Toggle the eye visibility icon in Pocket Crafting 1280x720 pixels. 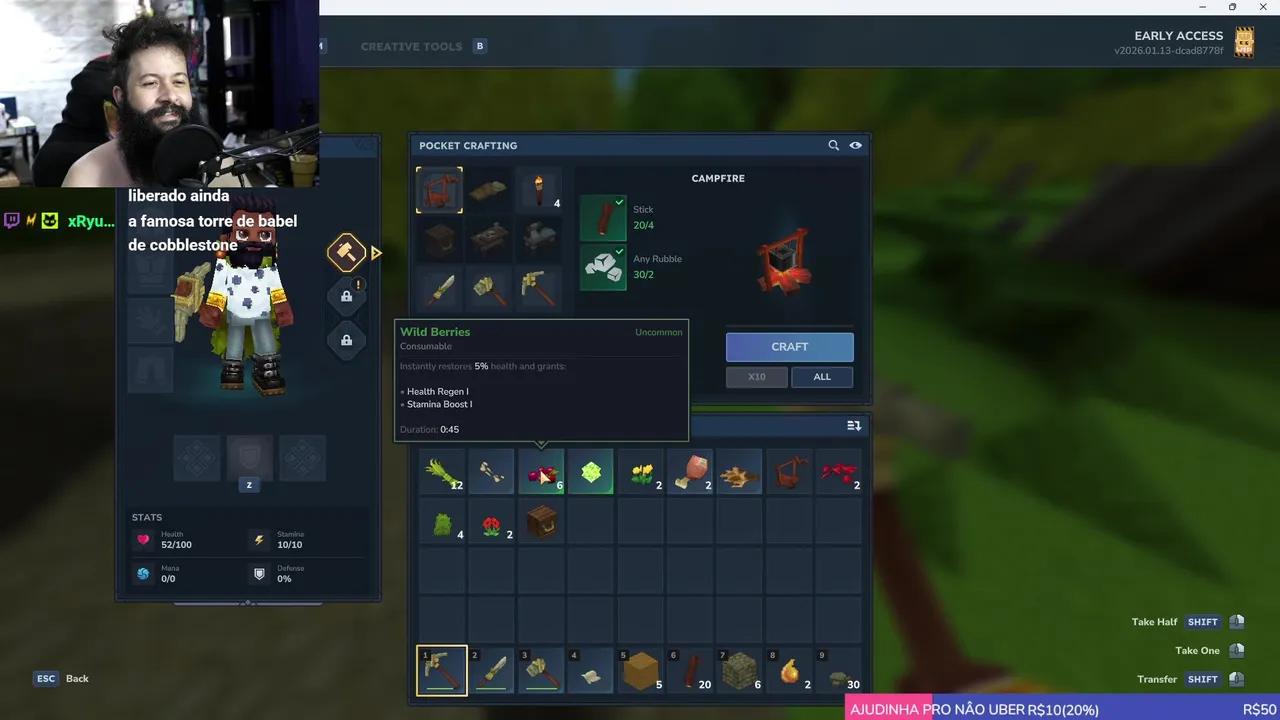(x=855, y=145)
